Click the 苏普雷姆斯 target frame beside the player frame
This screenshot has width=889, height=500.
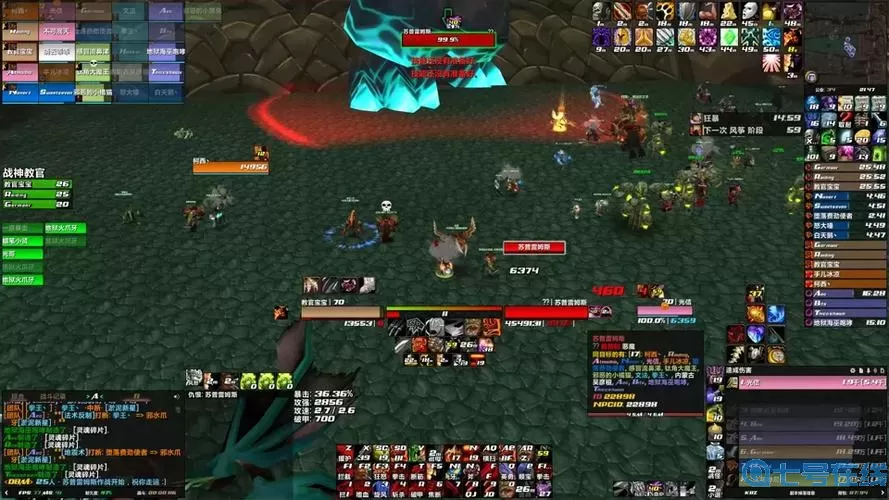(545, 311)
